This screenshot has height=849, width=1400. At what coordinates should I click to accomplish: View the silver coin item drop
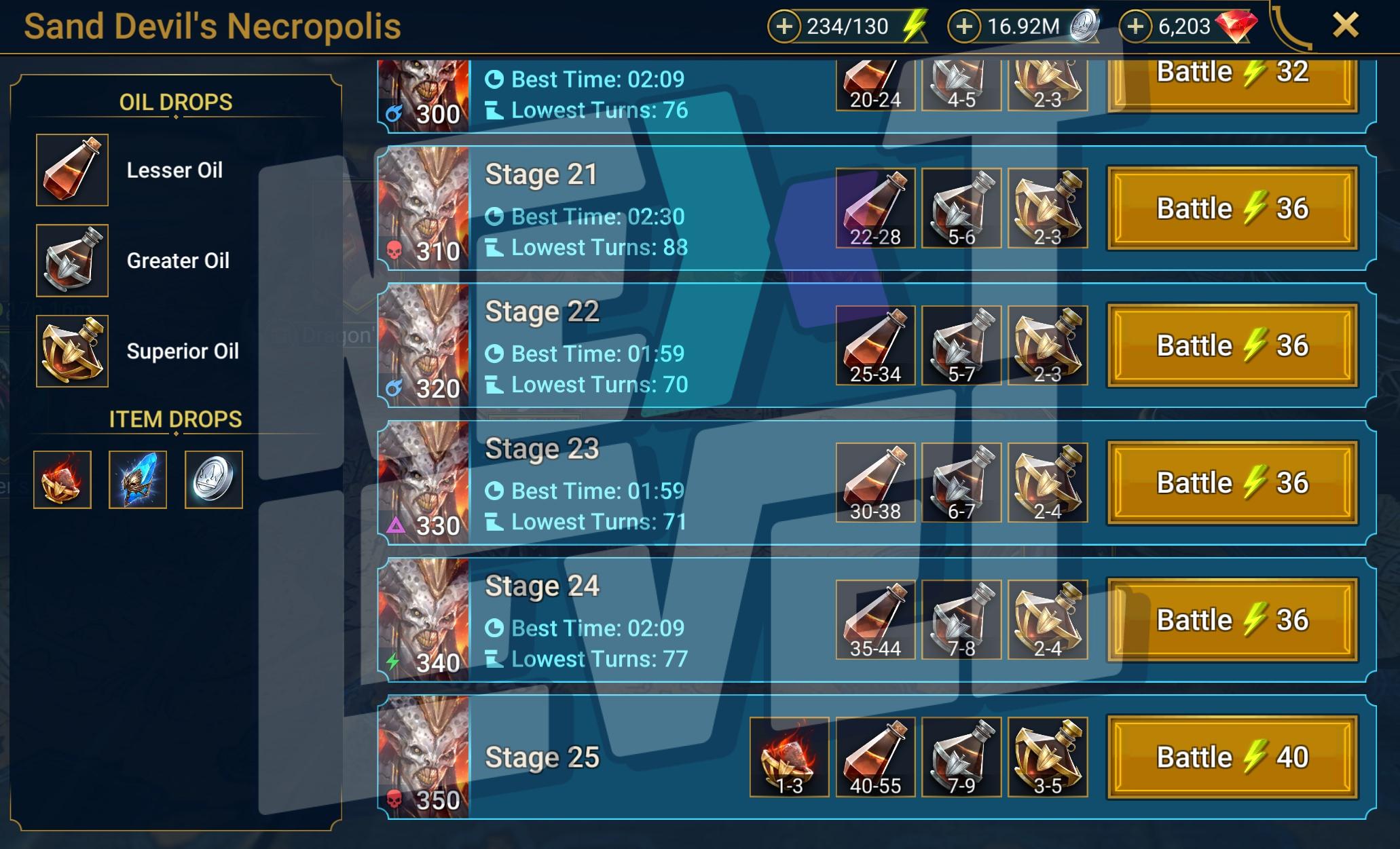tap(213, 480)
